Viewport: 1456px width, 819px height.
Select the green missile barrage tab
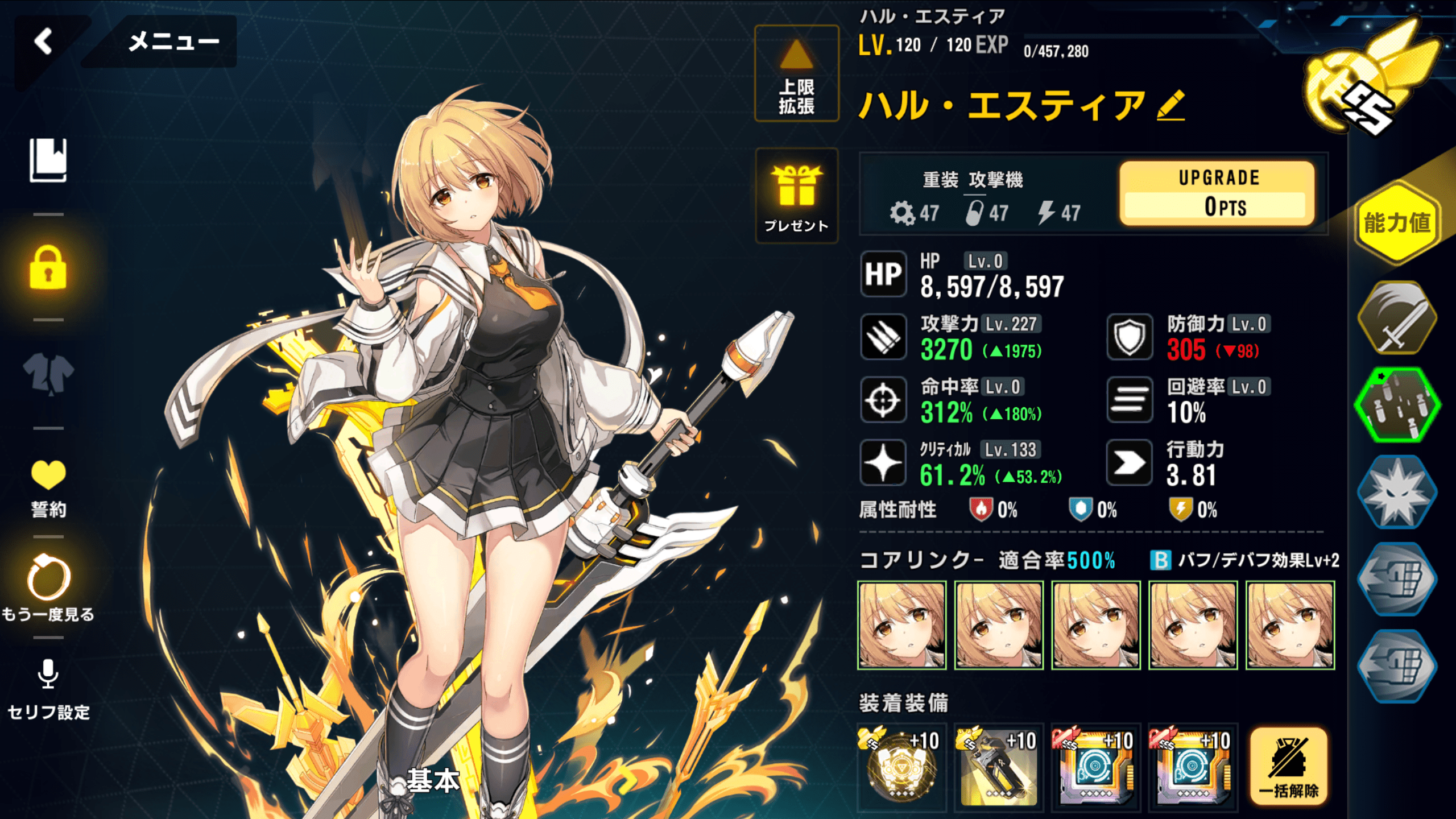click(x=1397, y=404)
